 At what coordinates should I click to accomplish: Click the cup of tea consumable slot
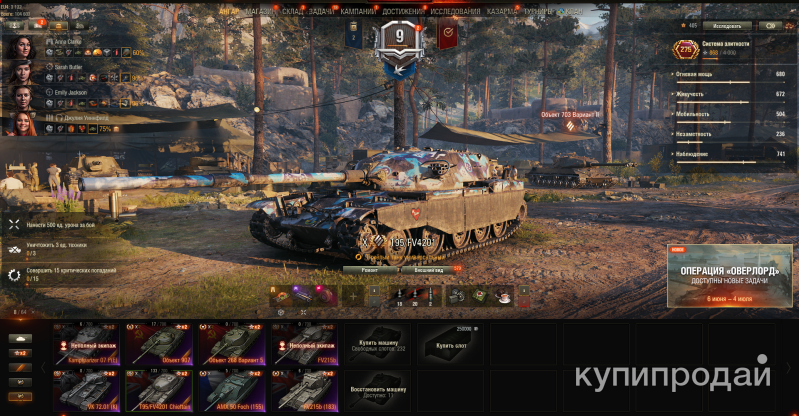(504, 295)
